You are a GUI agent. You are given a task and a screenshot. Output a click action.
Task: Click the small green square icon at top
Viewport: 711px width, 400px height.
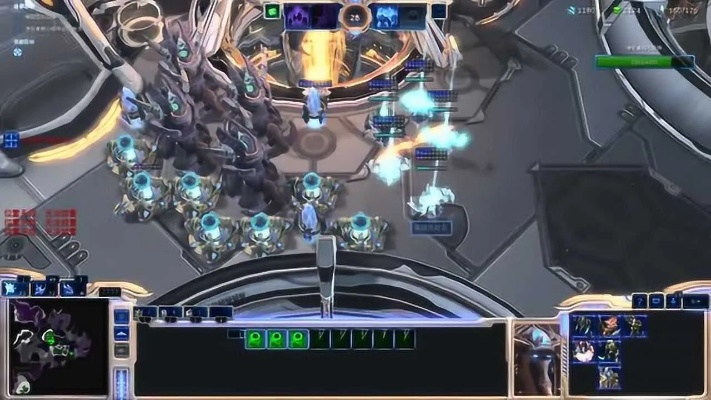(x=272, y=12)
